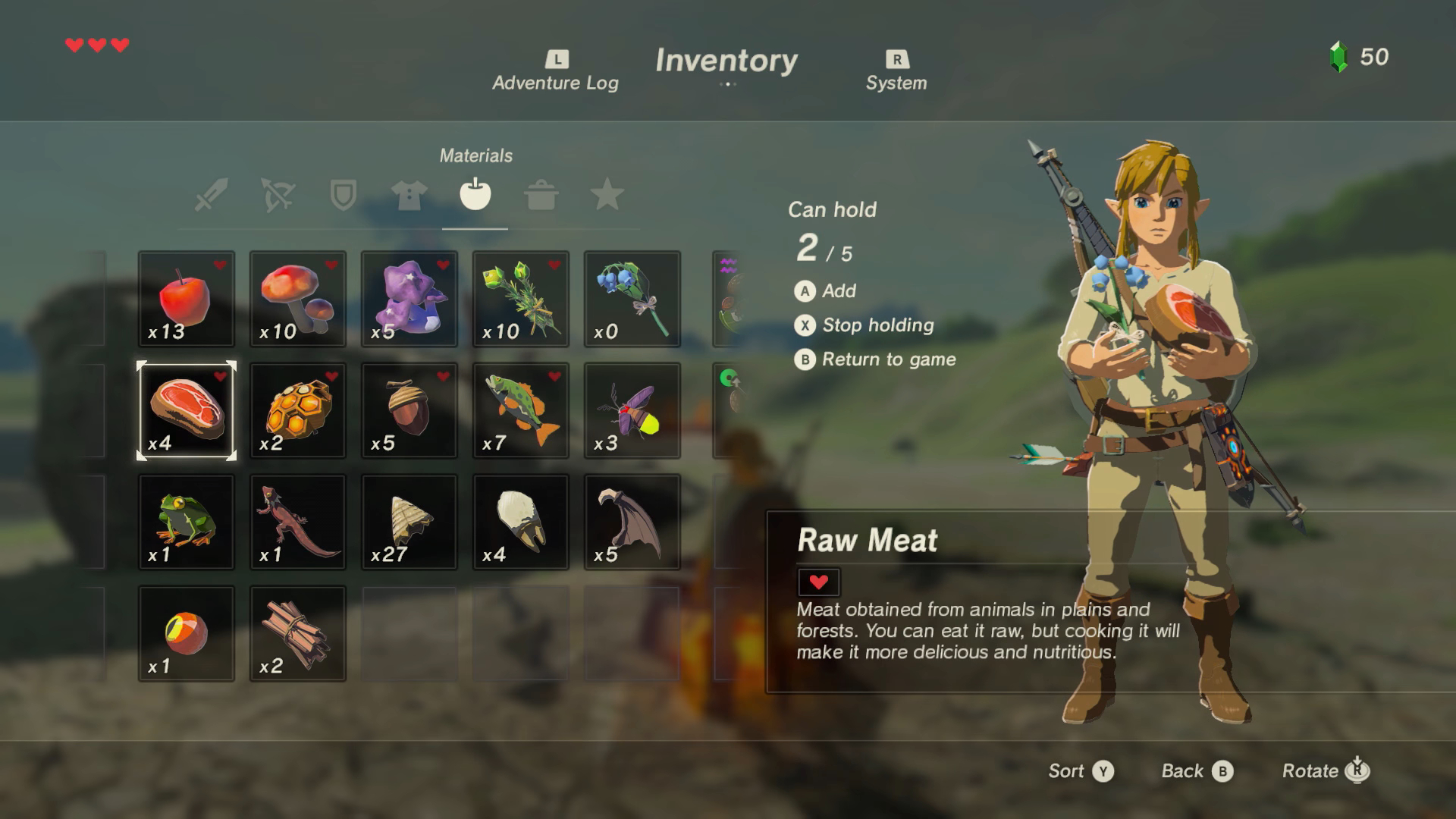Pick the green spotted fish slot
Viewport: 1456px width, 819px height.
click(x=521, y=410)
